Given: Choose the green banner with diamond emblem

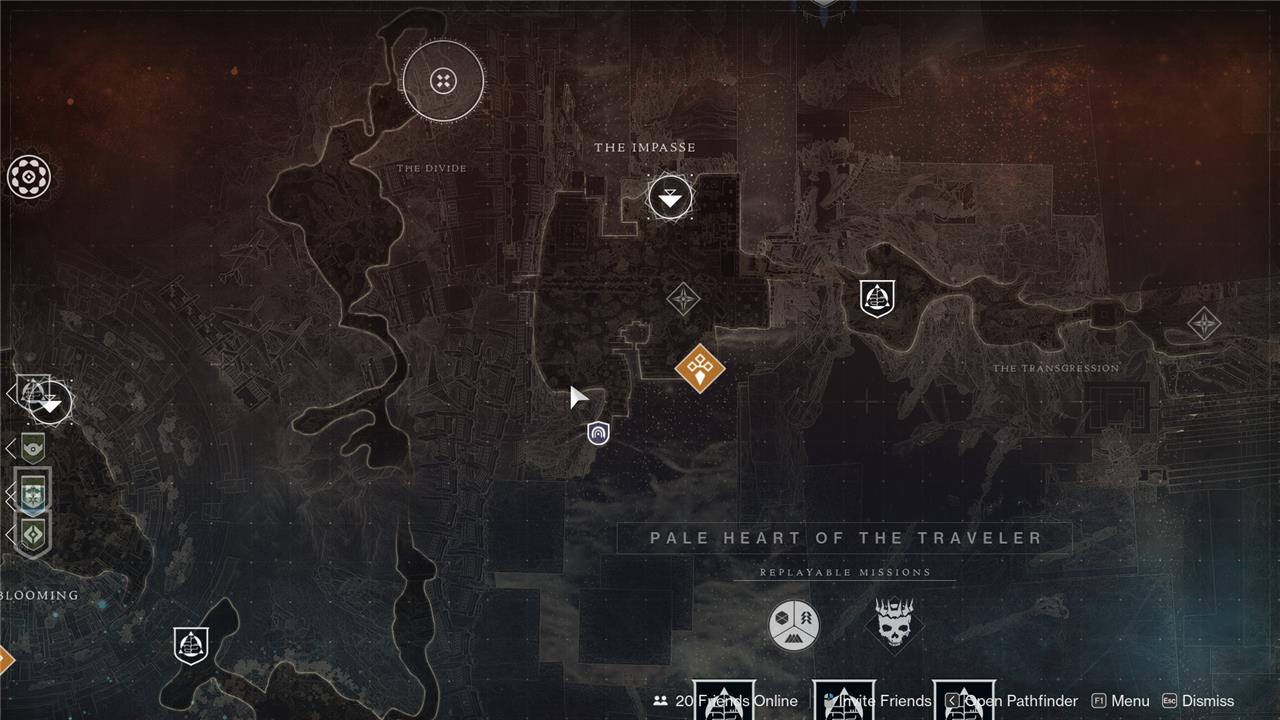Looking at the screenshot, I should [x=34, y=534].
